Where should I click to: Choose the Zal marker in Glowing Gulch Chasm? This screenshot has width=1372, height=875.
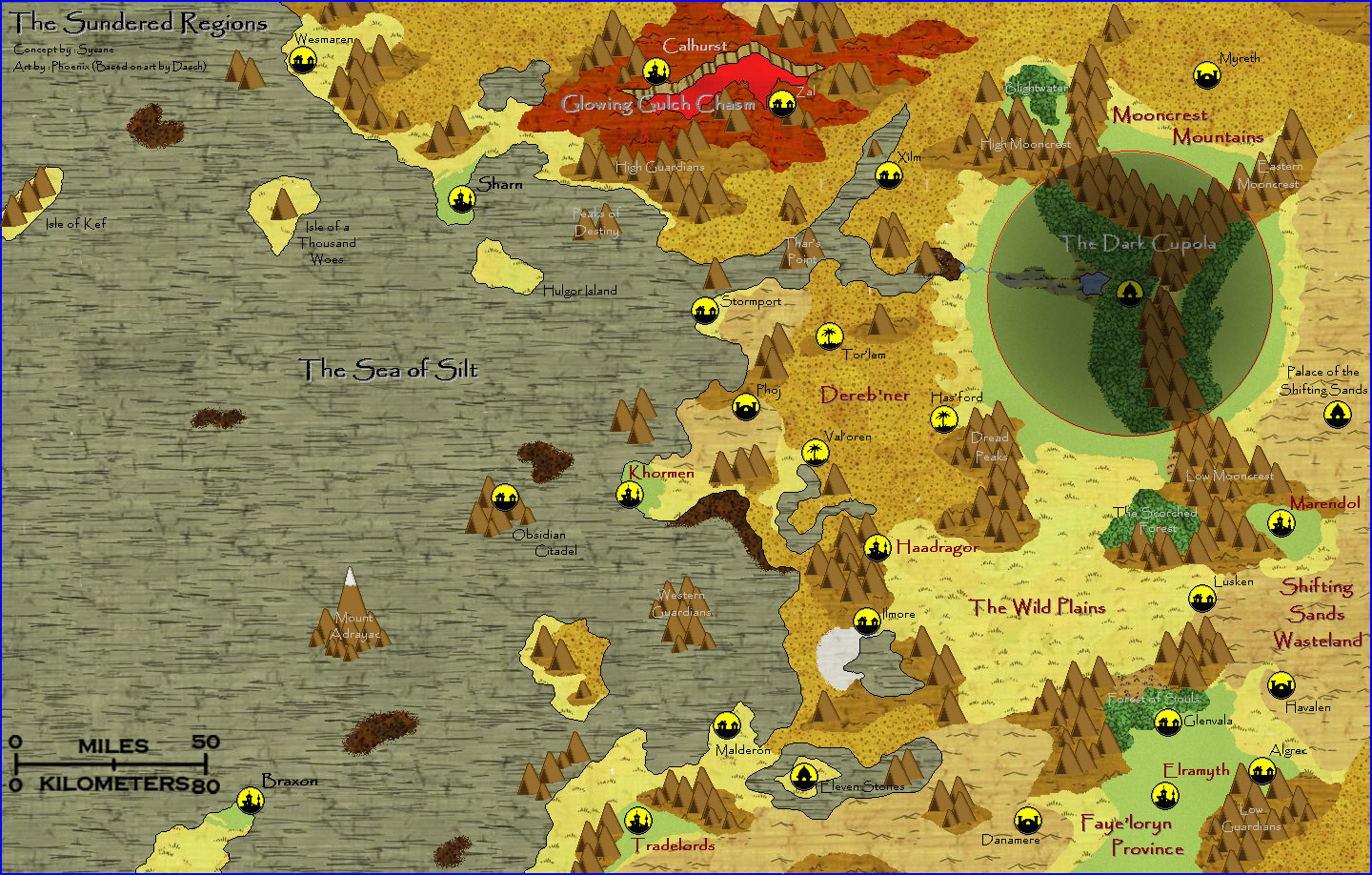[x=781, y=103]
